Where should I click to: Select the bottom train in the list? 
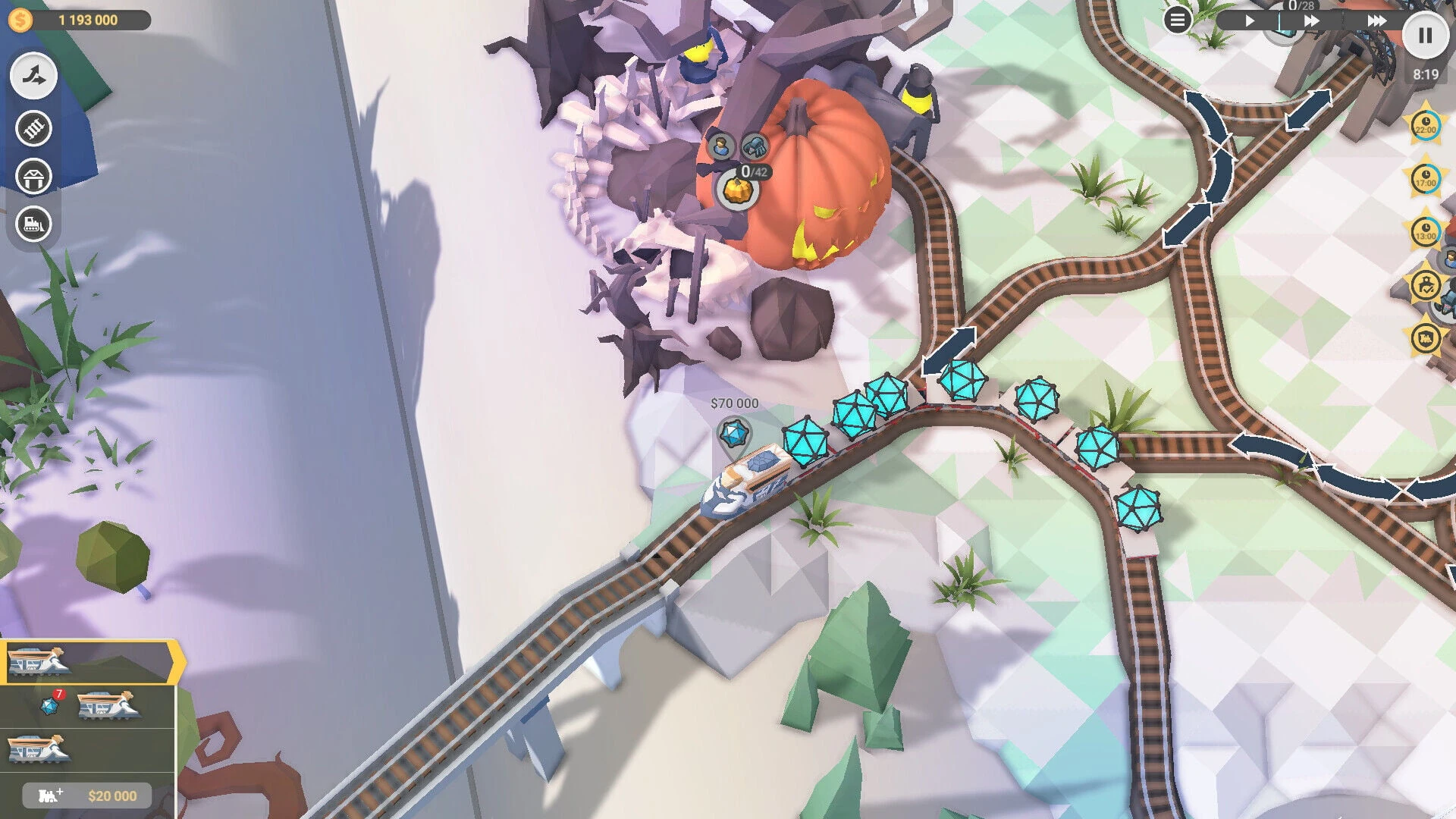39,749
